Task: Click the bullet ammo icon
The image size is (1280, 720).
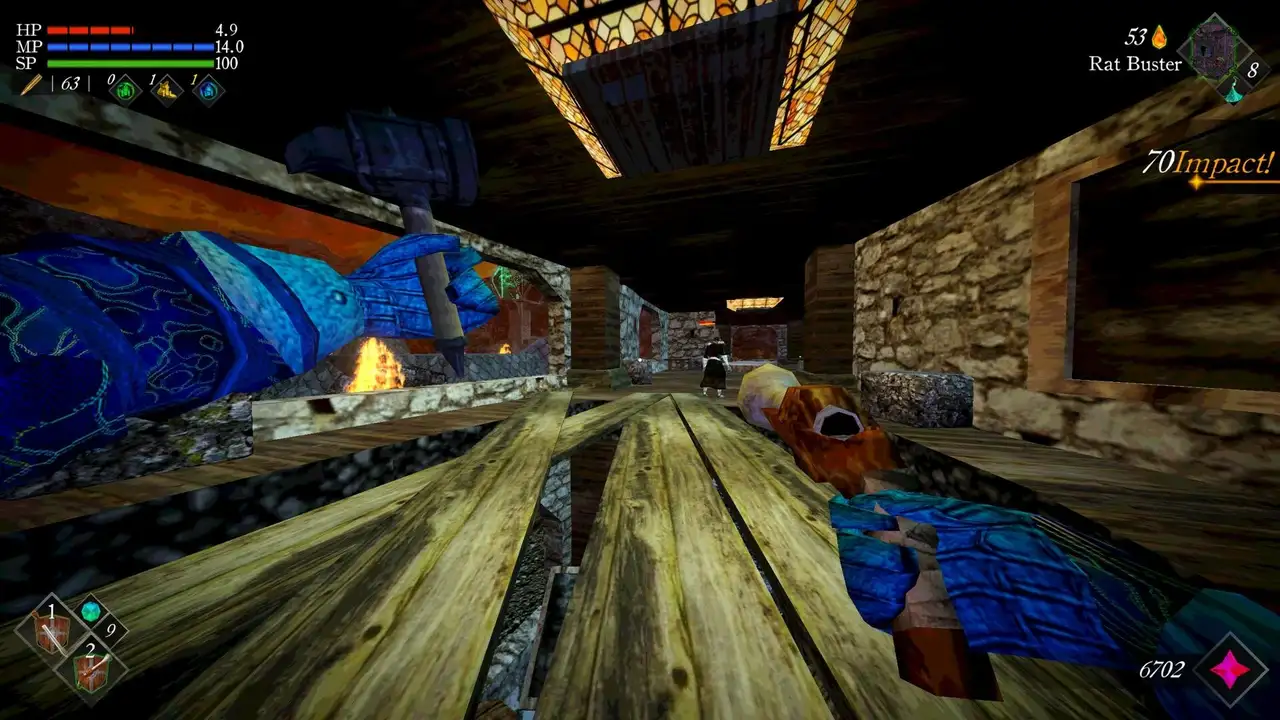Action: pos(30,84)
